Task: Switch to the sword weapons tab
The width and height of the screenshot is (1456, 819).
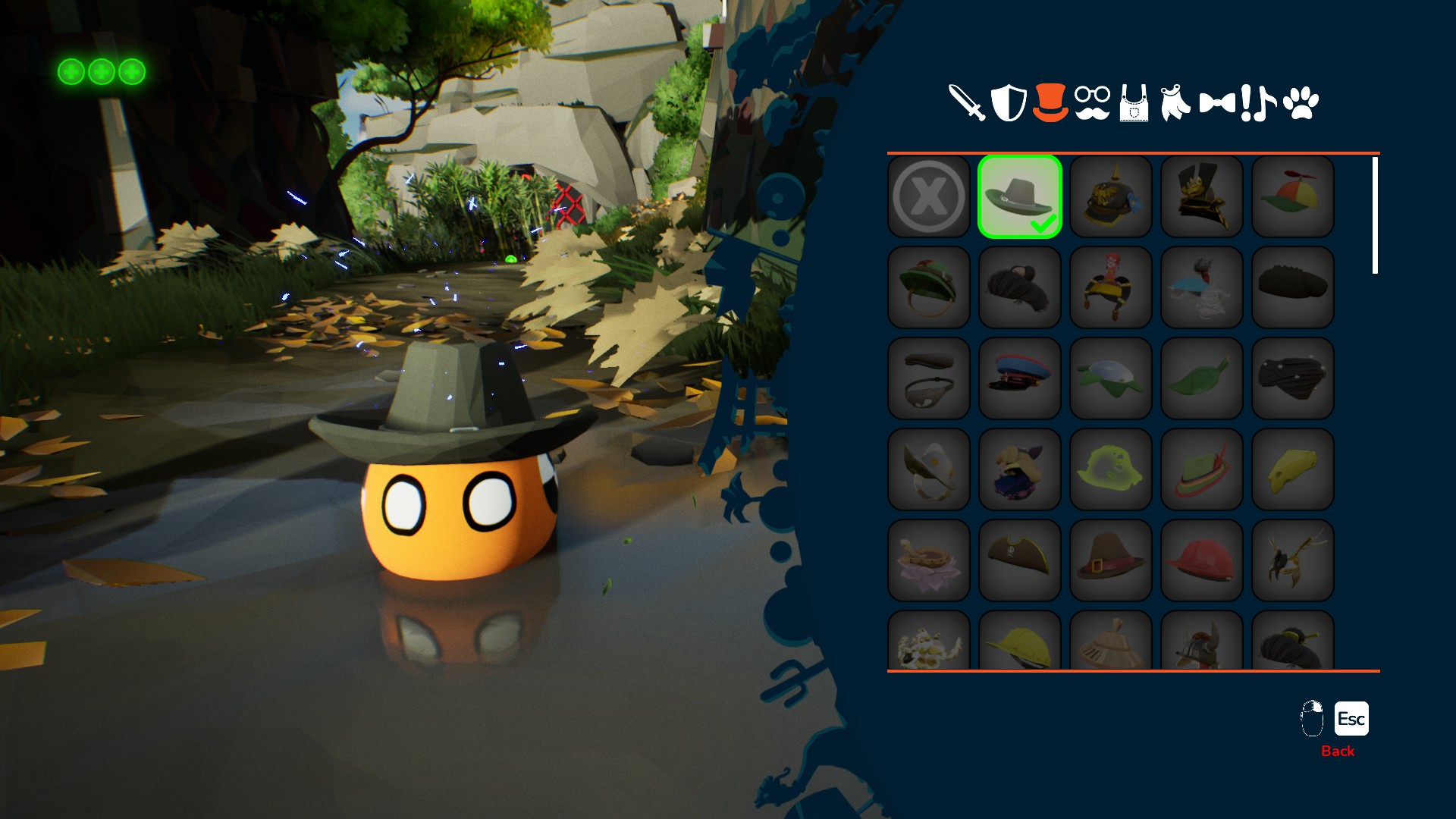Action: (x=966, y=103)
